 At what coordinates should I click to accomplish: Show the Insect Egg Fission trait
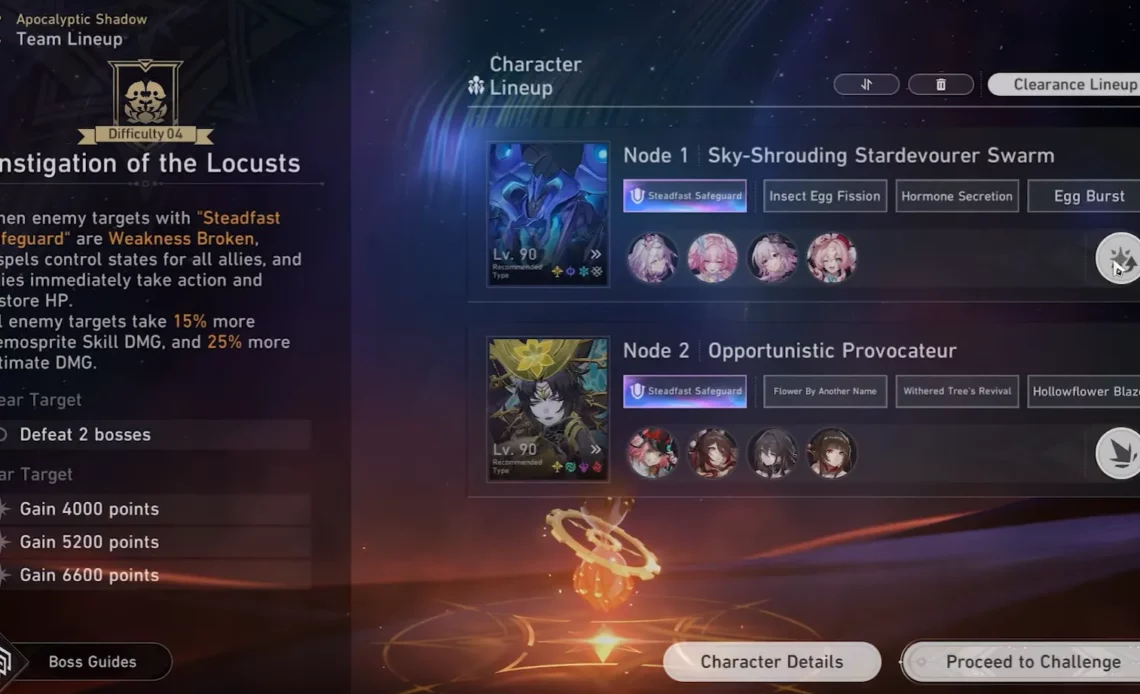click(x=824, y=196)
